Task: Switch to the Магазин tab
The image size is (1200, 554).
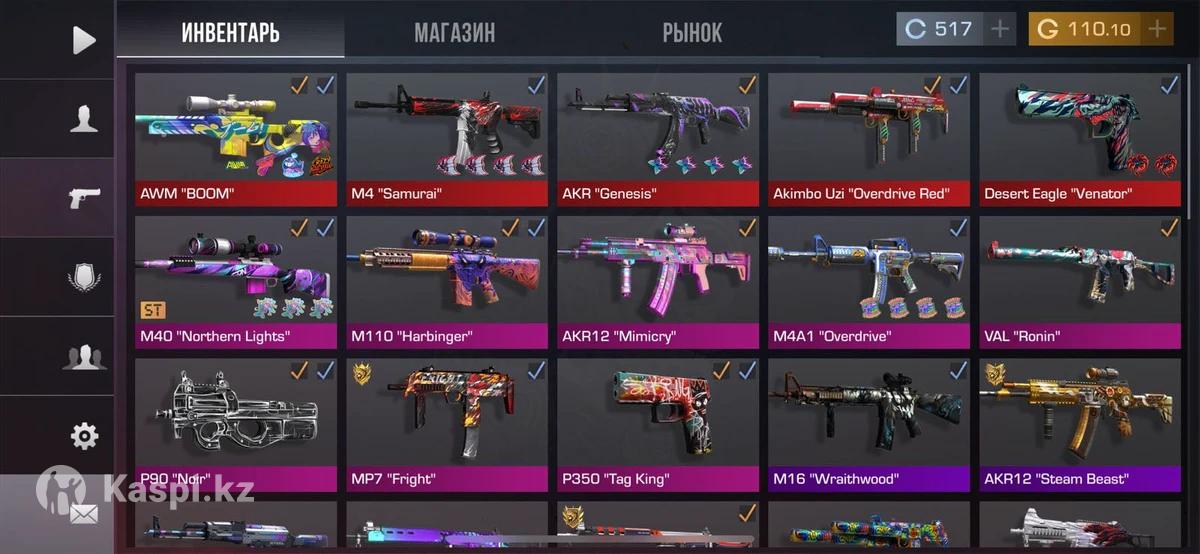Action: pyautogui.click(x=454, y=32)
